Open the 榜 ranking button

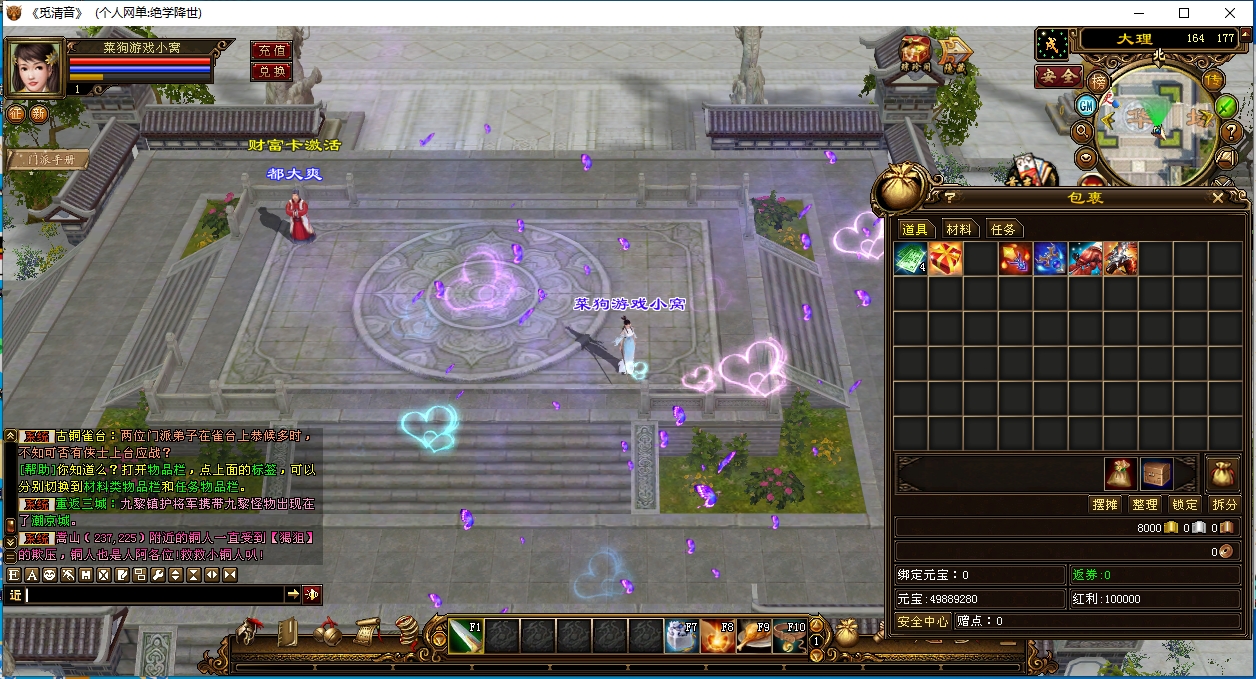1099,80
